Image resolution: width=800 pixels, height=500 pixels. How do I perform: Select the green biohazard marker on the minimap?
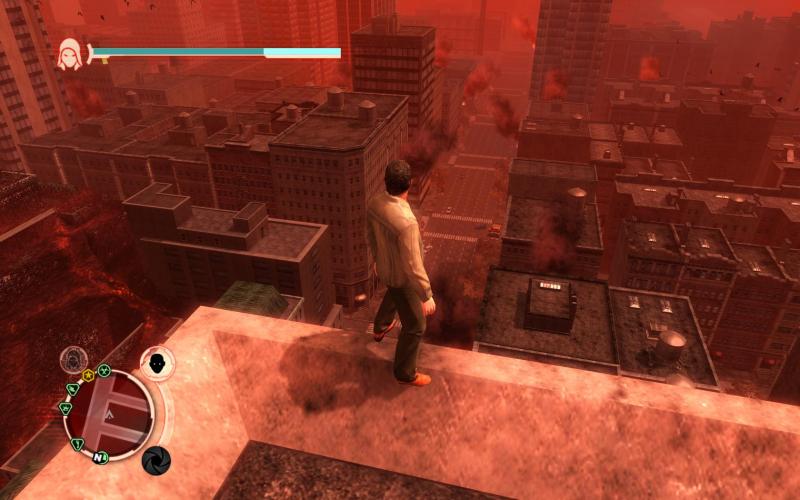(103, 368)
